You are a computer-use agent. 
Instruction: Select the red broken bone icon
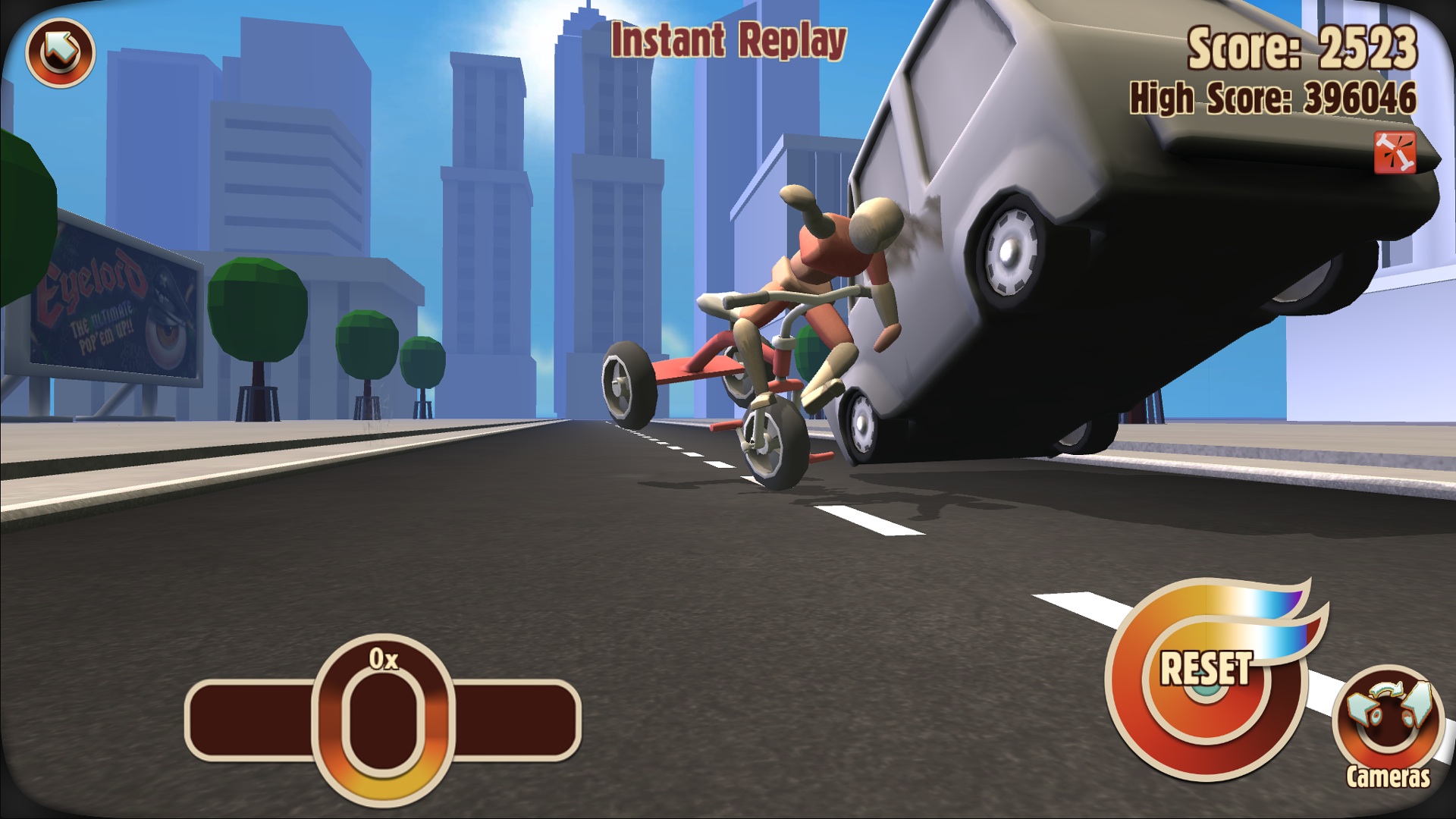1395,153
